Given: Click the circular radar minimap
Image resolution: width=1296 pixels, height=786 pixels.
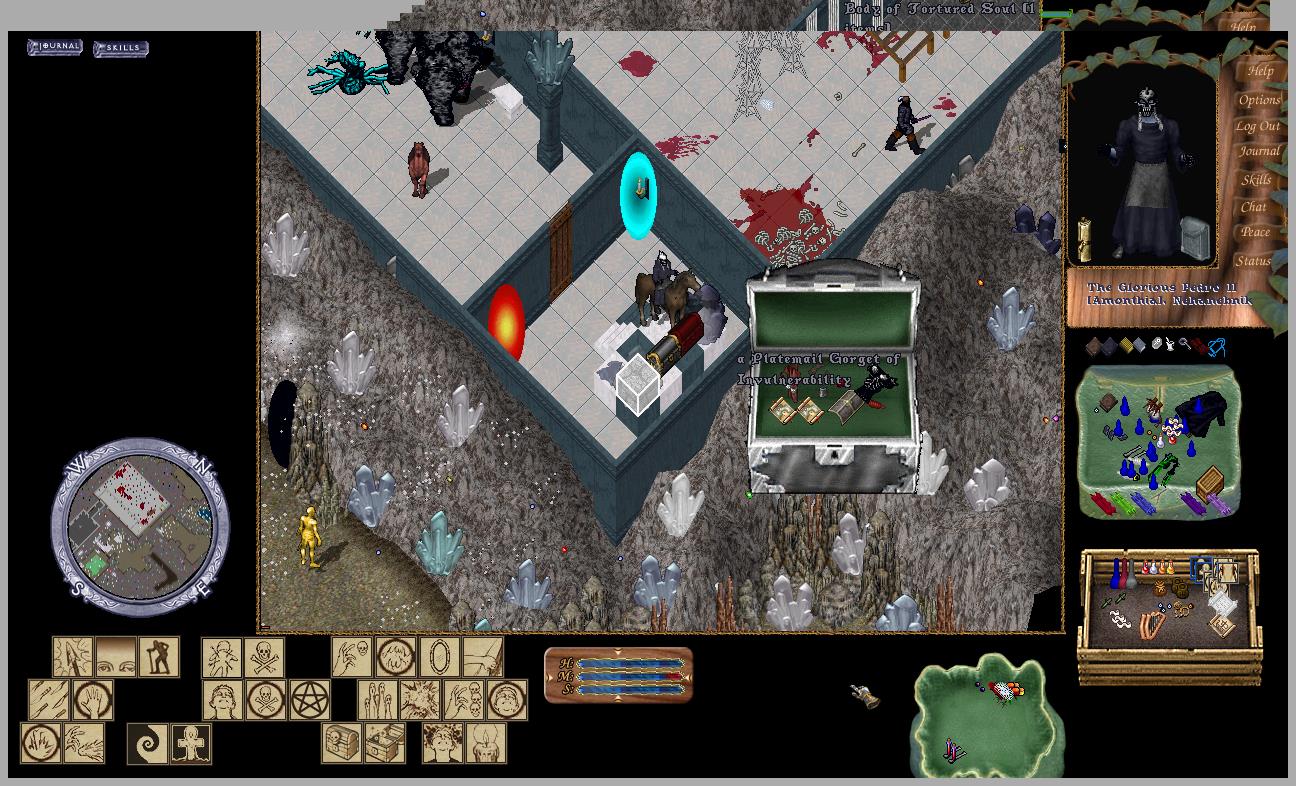Looking at the screenshot, I should [140, 527].
